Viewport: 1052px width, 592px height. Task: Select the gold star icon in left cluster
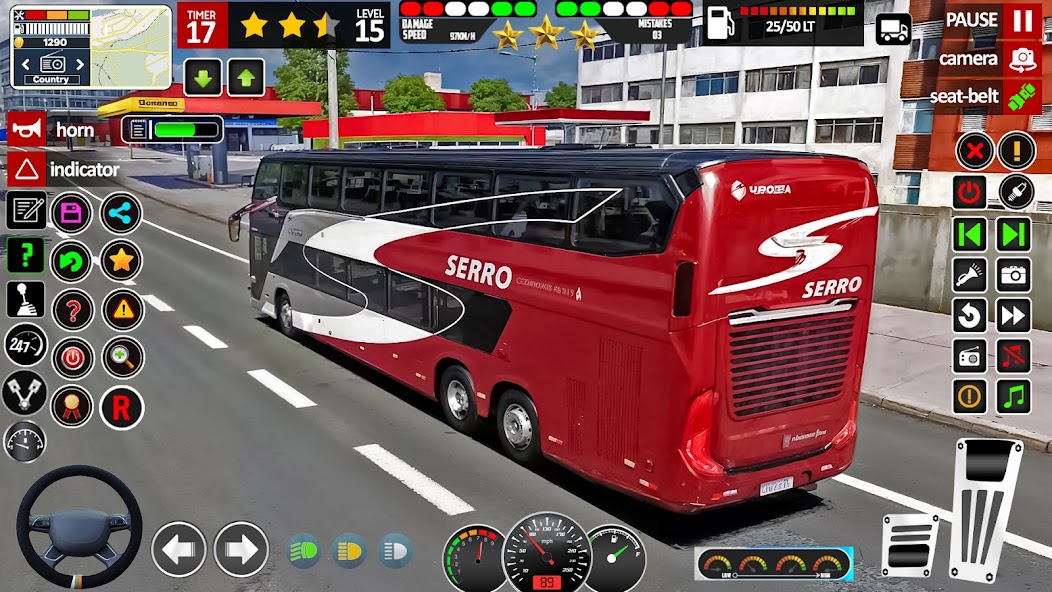[x=121, y=261]
